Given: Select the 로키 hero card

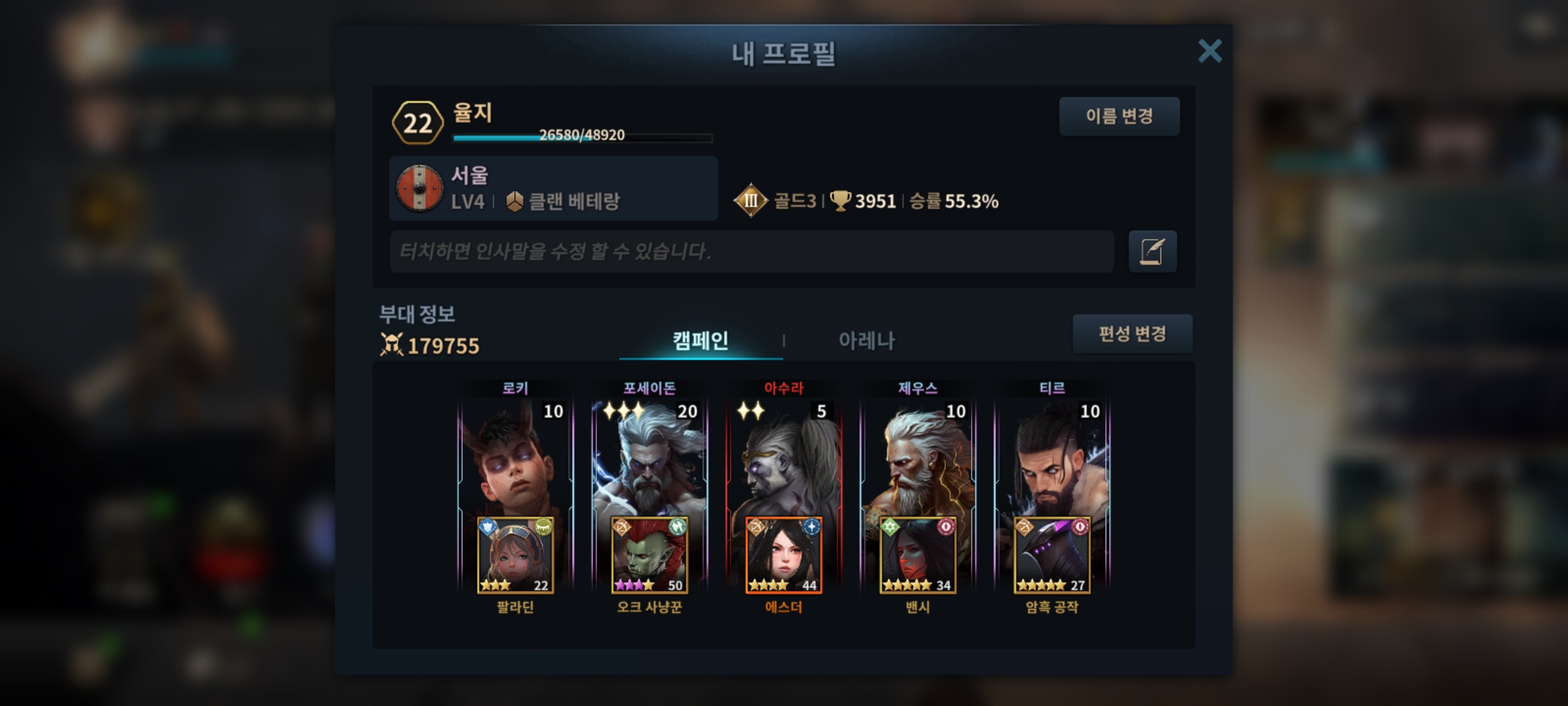Looking at the screenshot, I should tap(515, 458).
